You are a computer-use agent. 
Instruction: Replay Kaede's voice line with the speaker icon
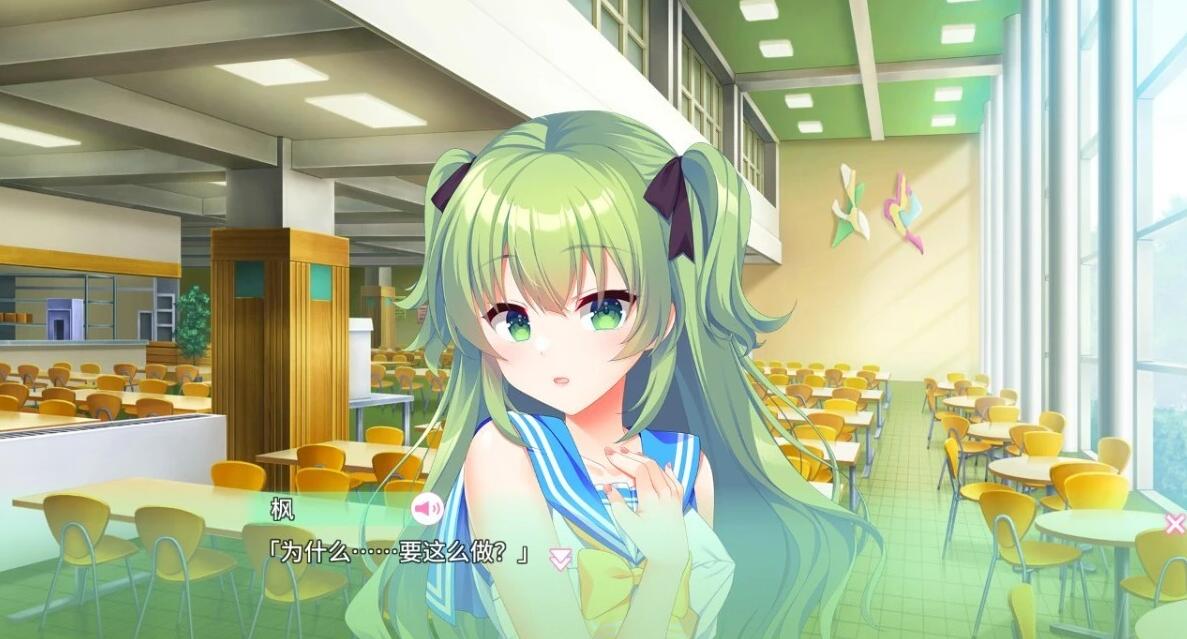coord(427,509)
